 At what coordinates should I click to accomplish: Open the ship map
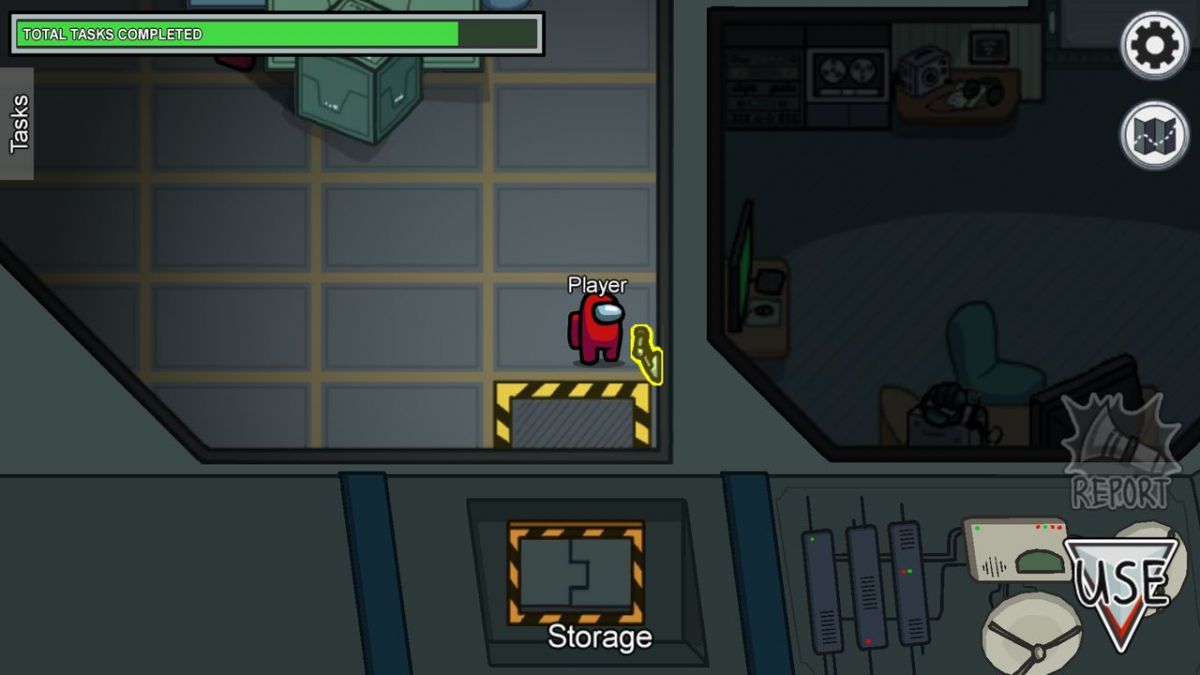coord(1155,135)
